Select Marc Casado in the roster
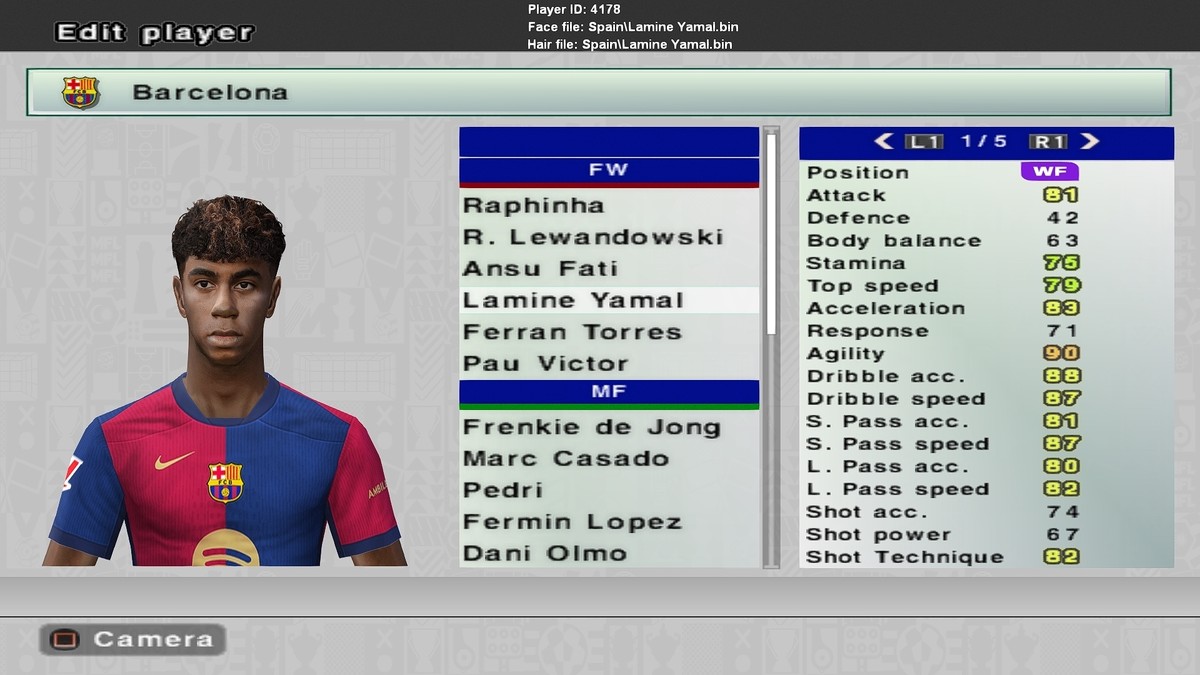The image size is (1200, 675). pos(565,459)
